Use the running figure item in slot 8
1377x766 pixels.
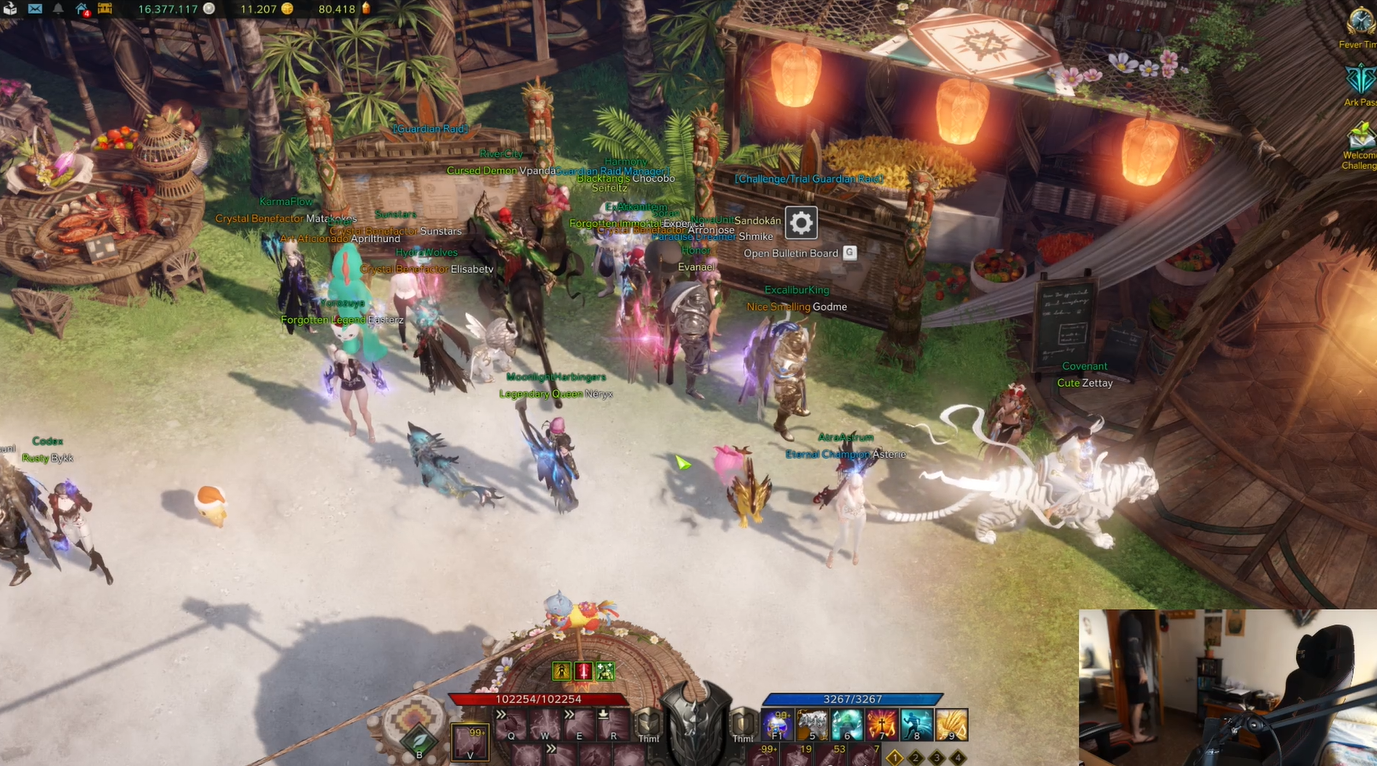point(916,724)
